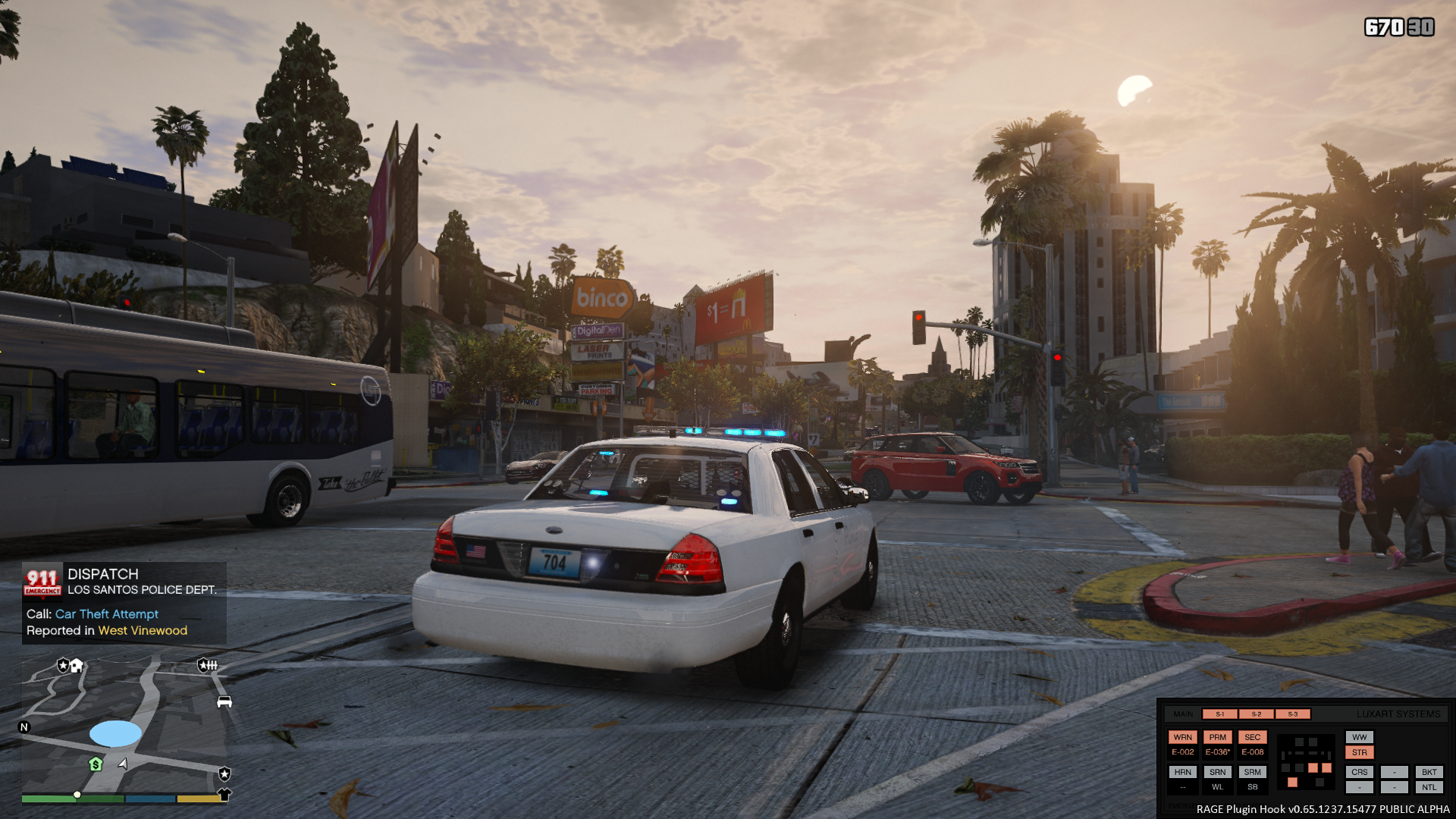Activate the SRN siren button

[1217, 772]
